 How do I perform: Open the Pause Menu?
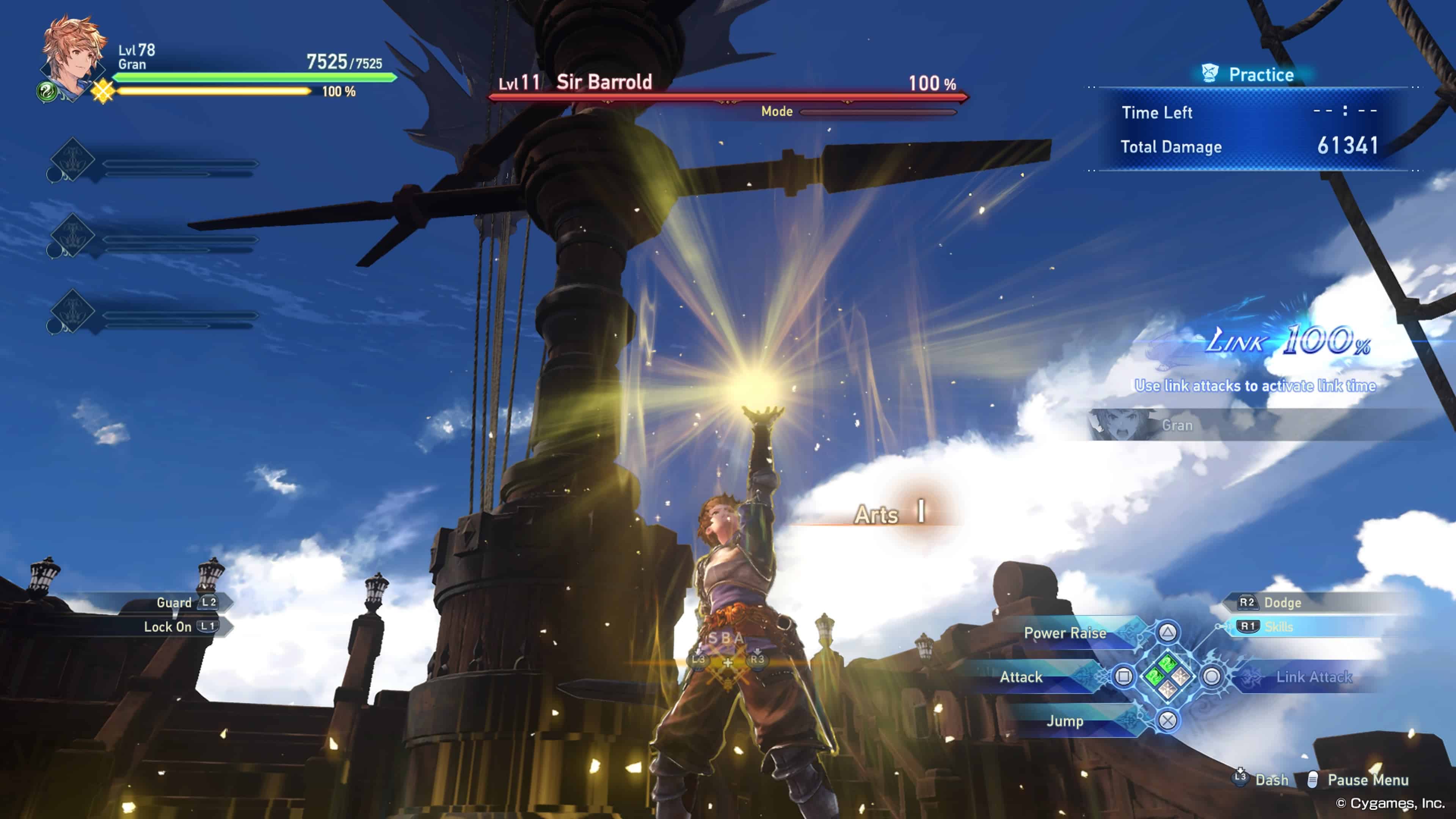[x=1367, y=780]
